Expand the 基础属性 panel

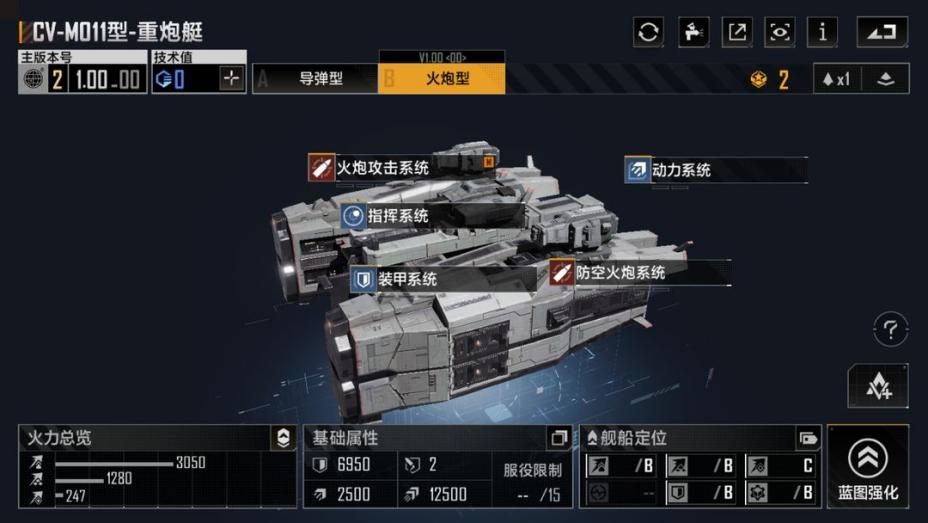(x=558, y=438)
